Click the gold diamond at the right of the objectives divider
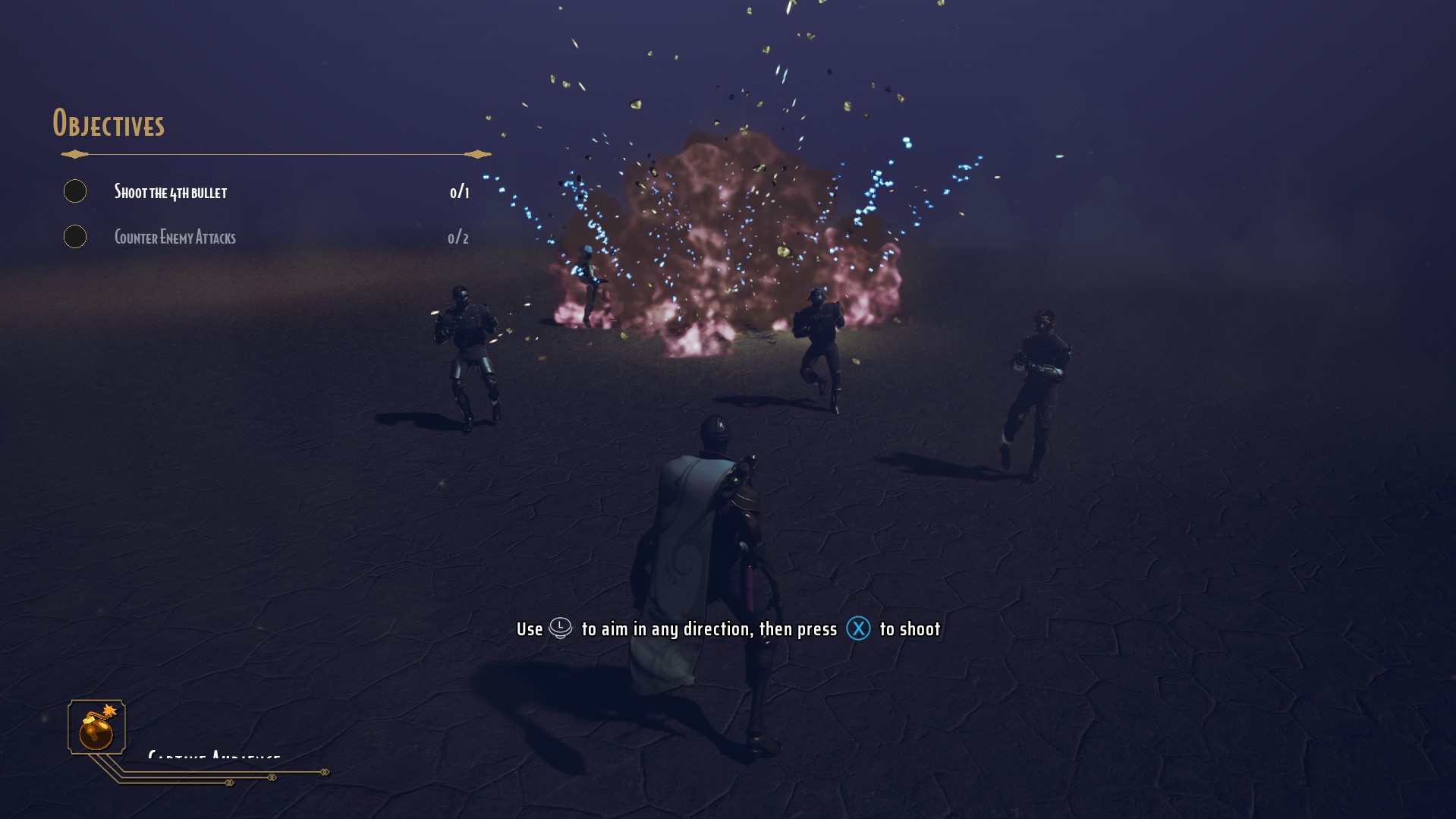This screenshot has width=1456, height=819. click(476, 153)
